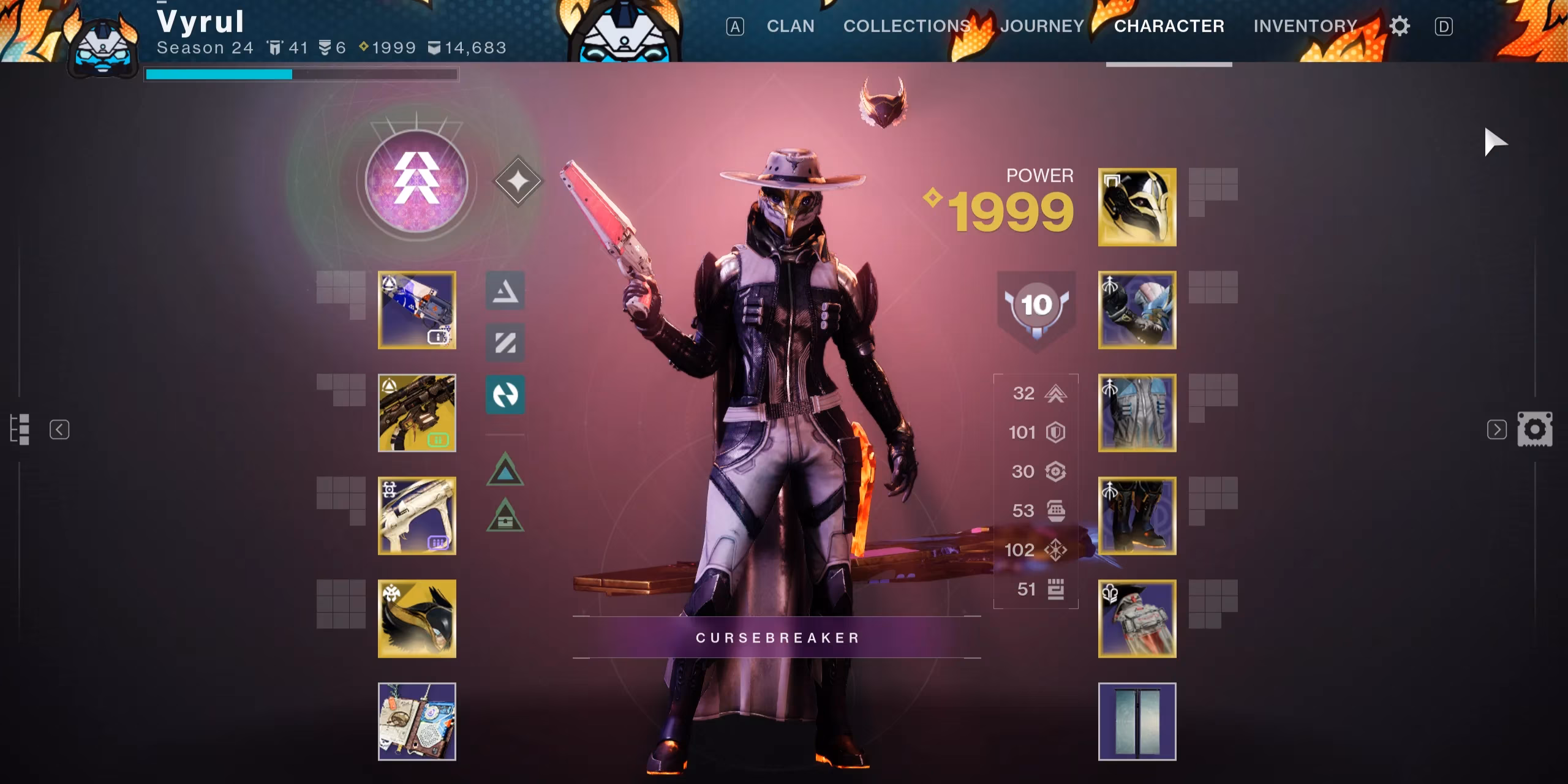
Task: Click the season progress bar under Vyrul
Action: (x=300, y=74)
